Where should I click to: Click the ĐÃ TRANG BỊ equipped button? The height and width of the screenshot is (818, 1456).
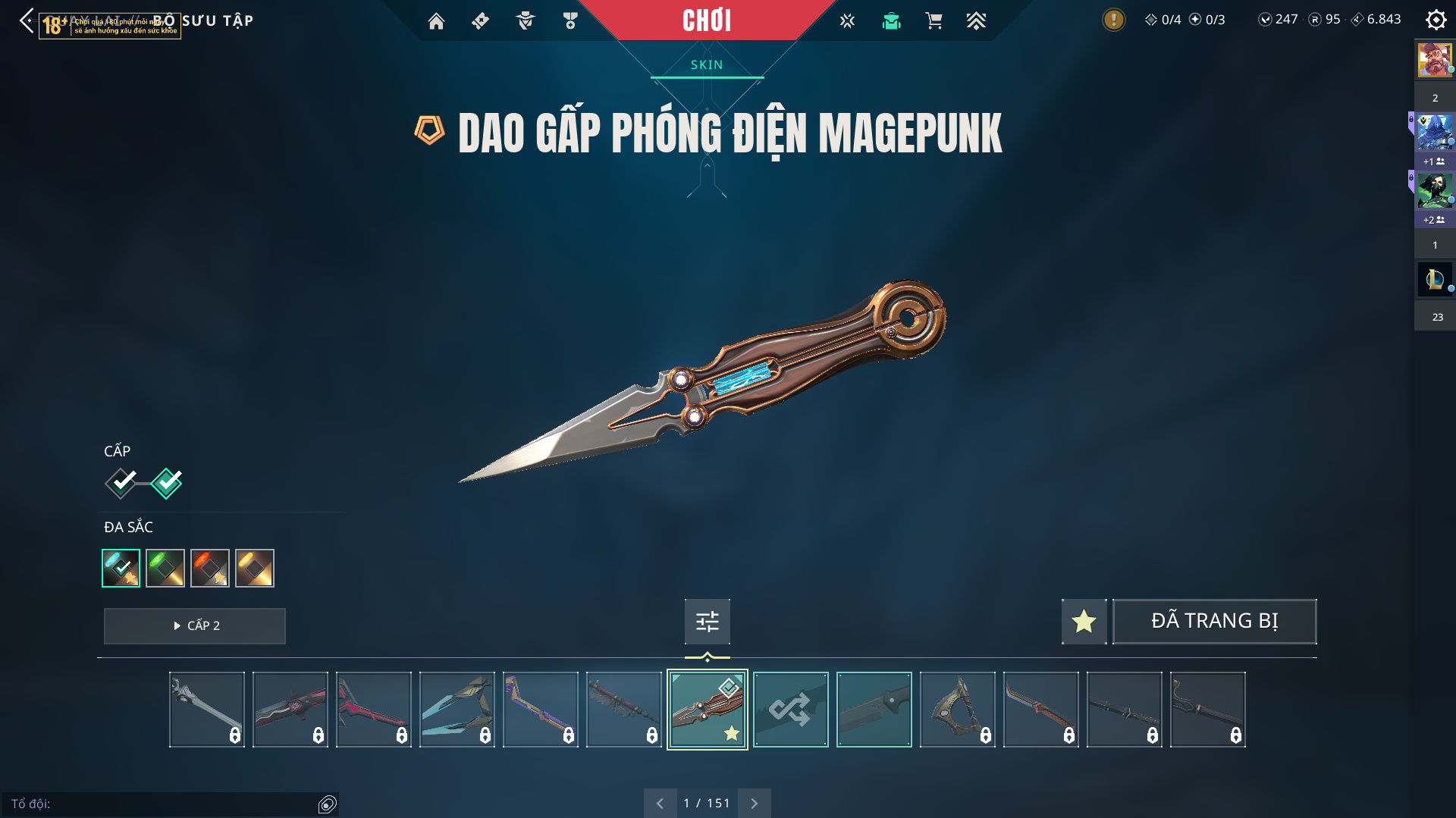[1214, 622]
